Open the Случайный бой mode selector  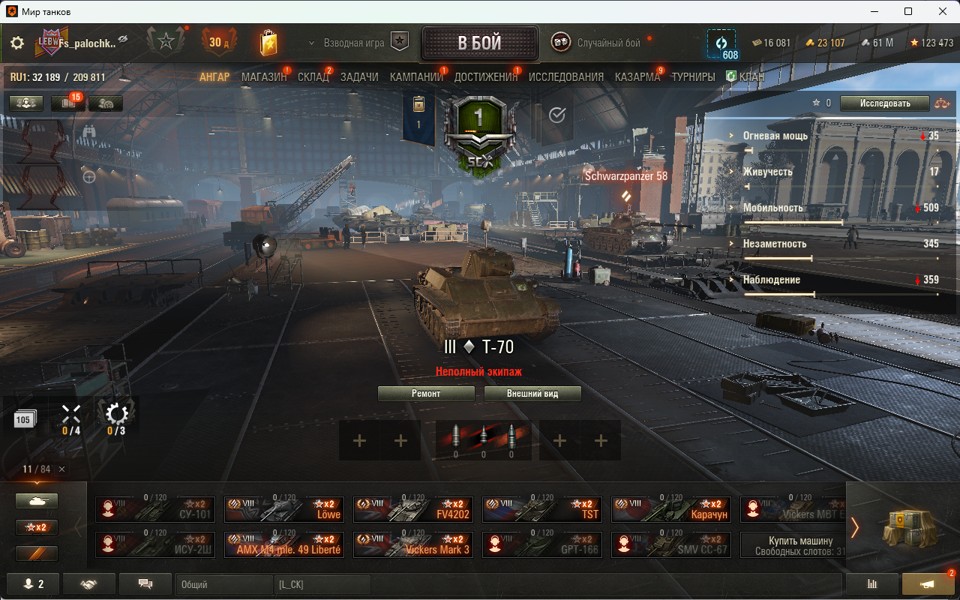tap(598, 43)
